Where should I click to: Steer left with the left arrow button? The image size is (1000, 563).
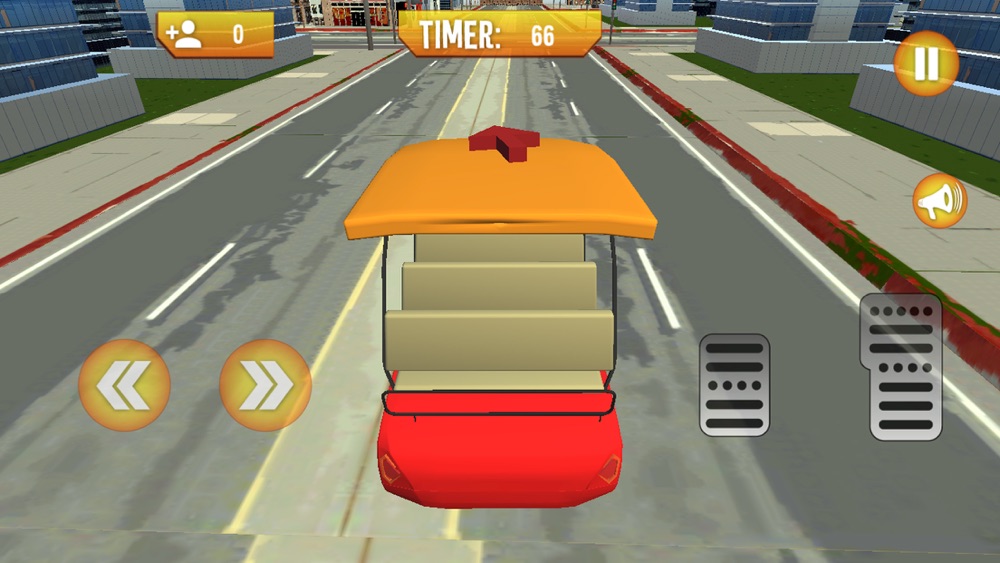(x=124, y=385)
